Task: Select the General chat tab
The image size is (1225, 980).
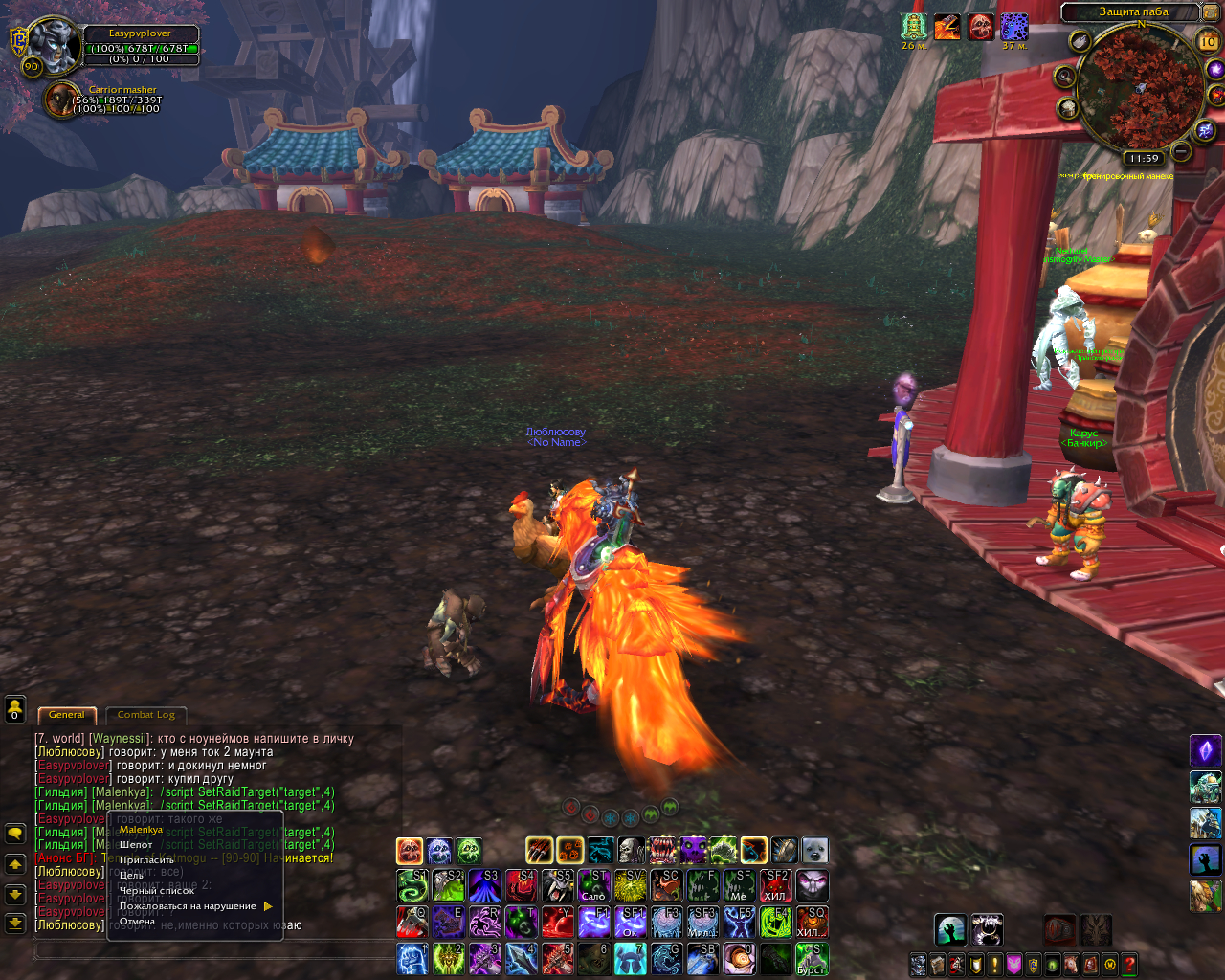Action: point(67,715)
